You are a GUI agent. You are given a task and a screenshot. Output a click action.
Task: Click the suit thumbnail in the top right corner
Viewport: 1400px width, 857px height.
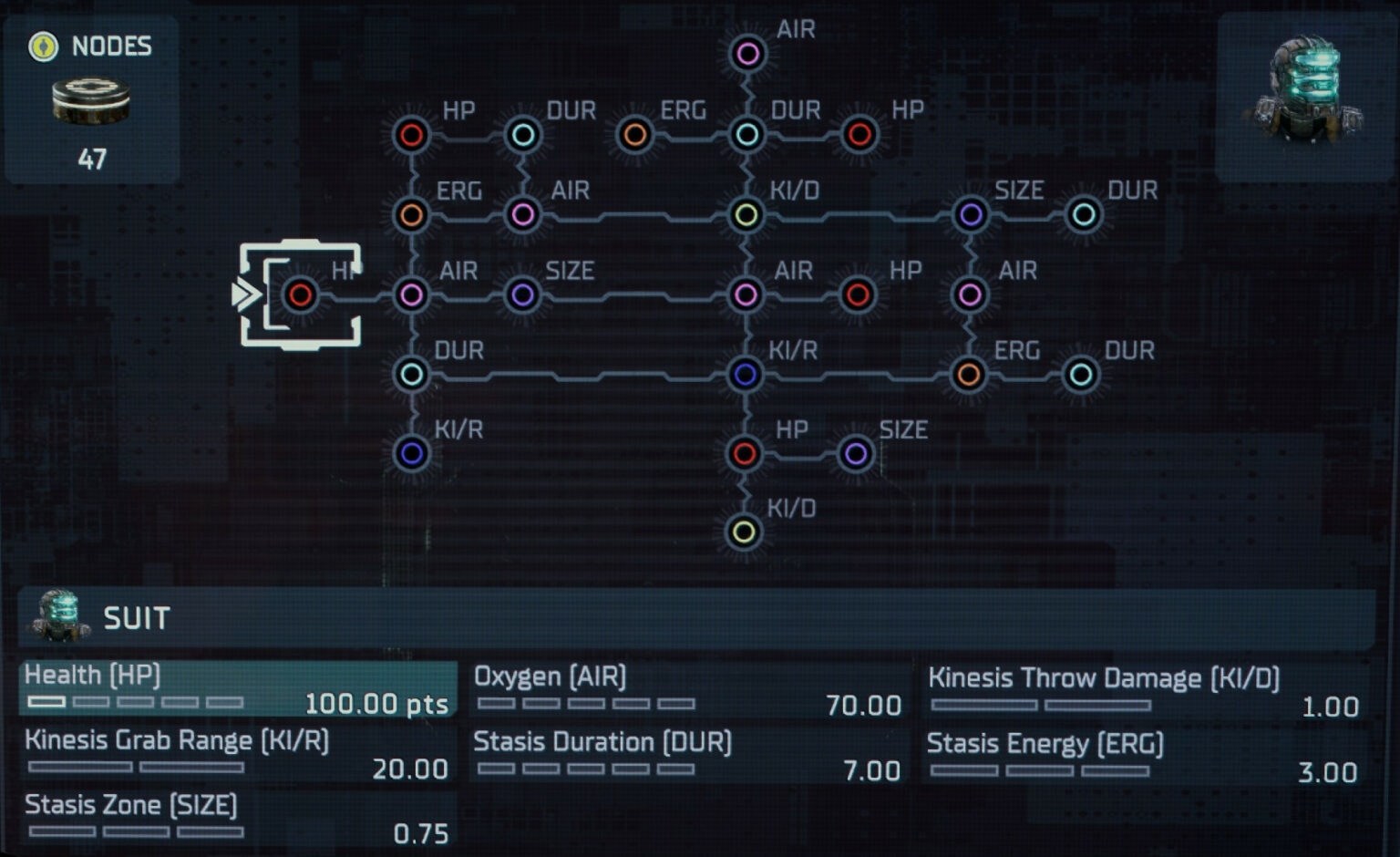coord(1306,82)
